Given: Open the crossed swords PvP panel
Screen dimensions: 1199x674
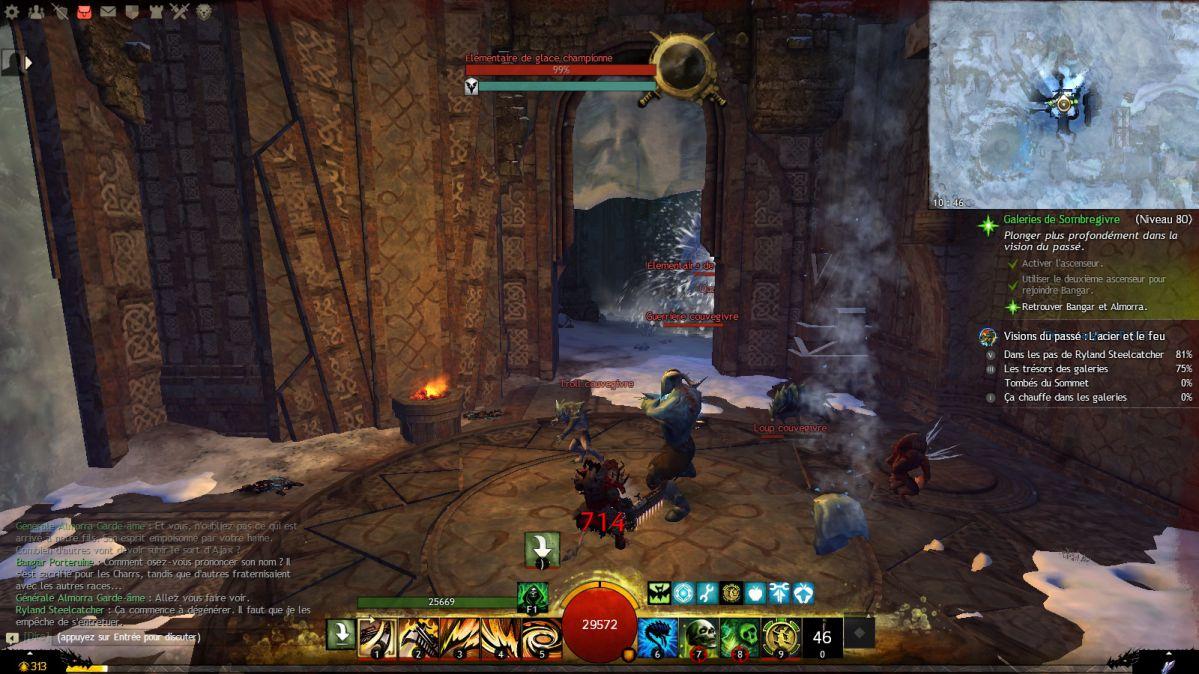Looking at the screenshot, I should (180, 12).
